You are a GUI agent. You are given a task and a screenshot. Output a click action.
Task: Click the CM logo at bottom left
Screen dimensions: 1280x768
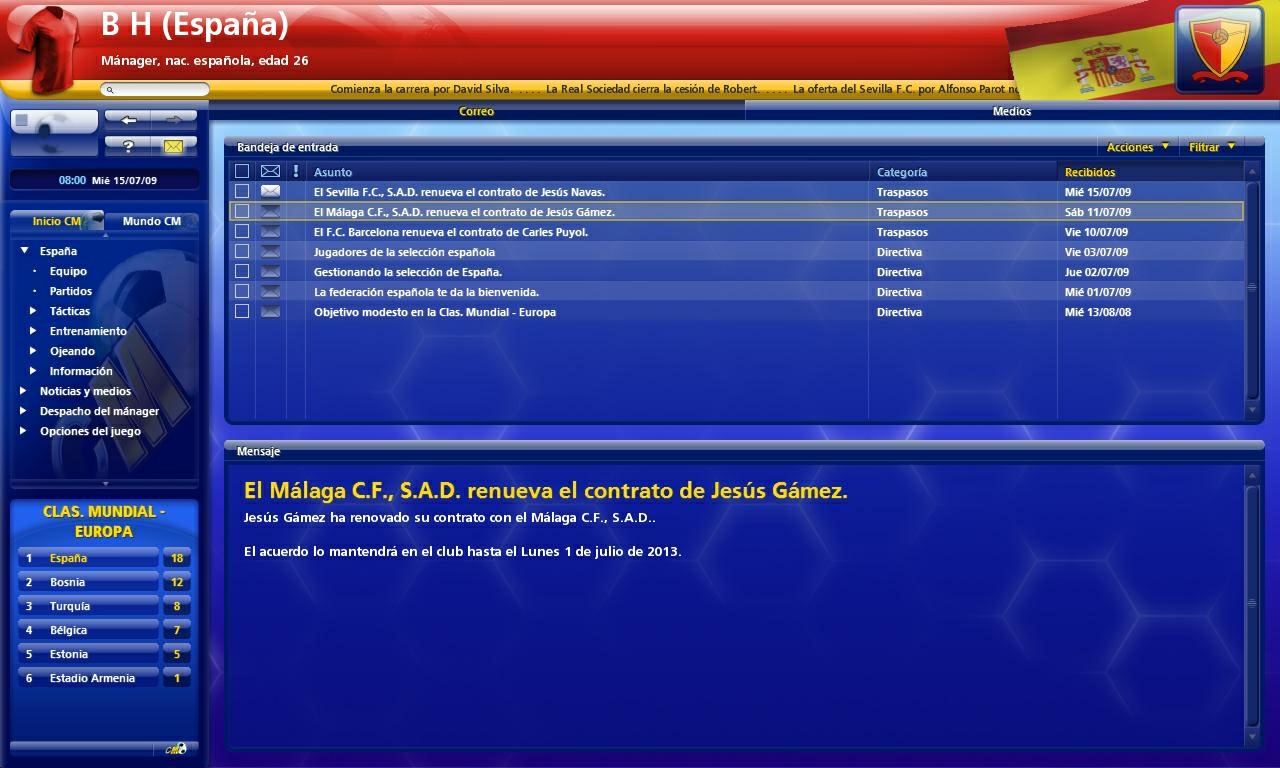176,747
